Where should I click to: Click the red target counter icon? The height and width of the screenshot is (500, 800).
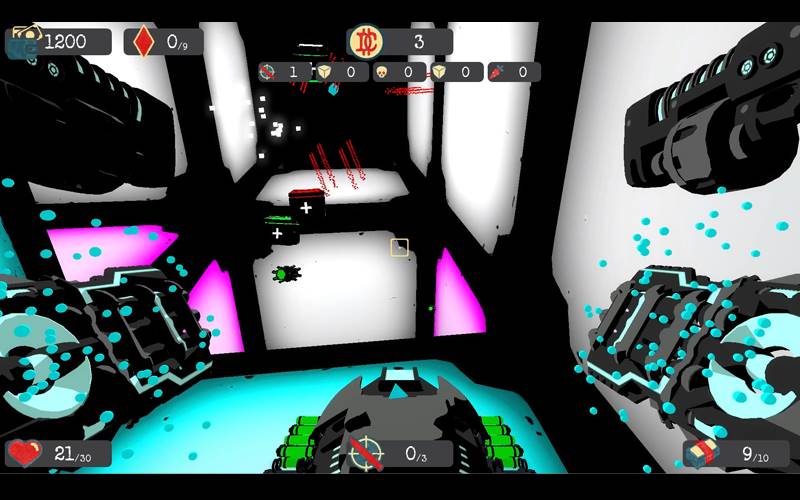coord(267,72)
